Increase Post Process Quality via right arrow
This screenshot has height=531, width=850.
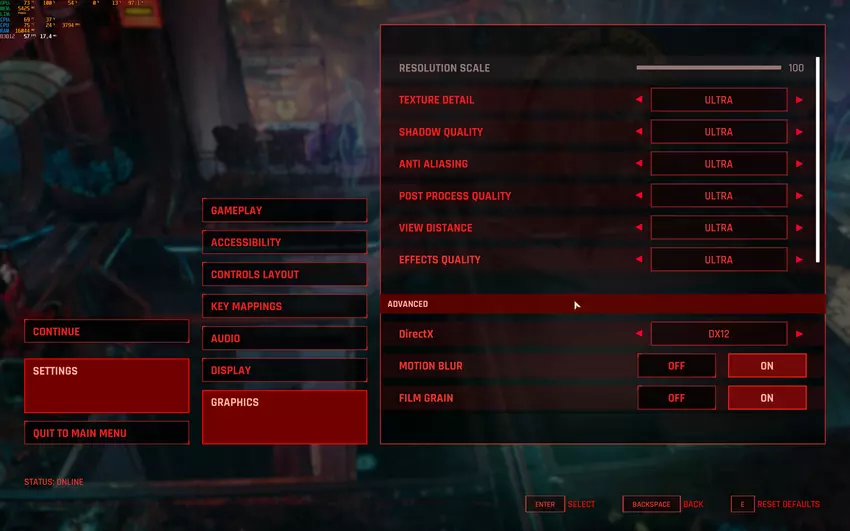pos(799,196)
